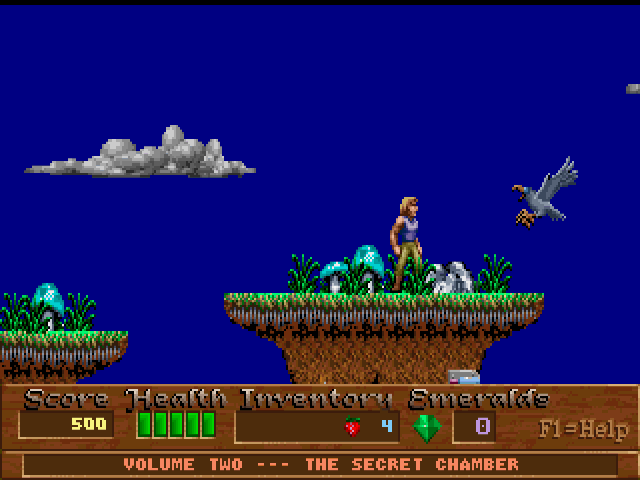Select the strawberry item in the inventory
This screenshot has height=480, width=640.
tap(351, 426)
